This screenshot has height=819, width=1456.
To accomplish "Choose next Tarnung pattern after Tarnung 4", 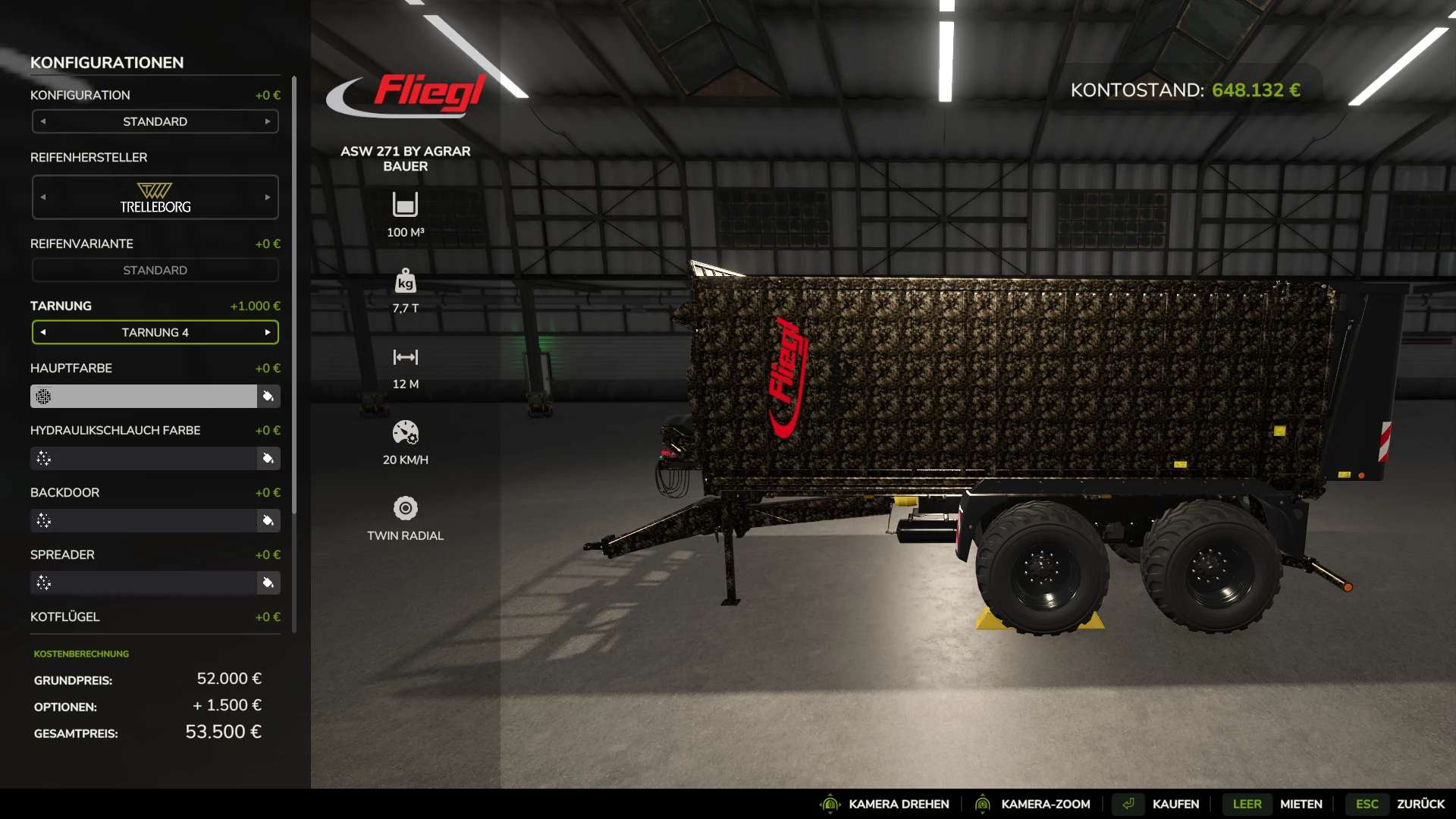I will click(x=268, y=332).
